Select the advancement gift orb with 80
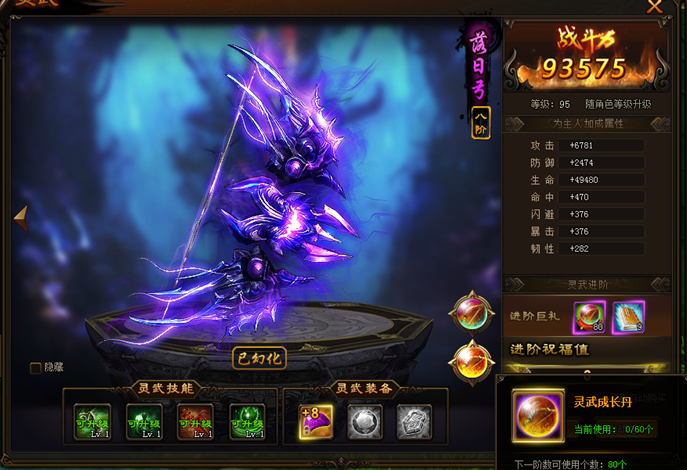Viewport: 687px width, 470px height. click(590, 318)
